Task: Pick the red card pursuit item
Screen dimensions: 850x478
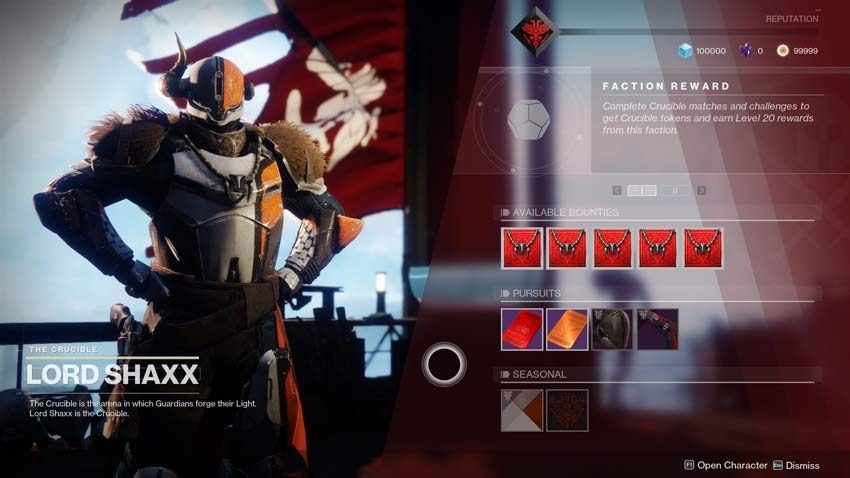Action: pos(521,329)
